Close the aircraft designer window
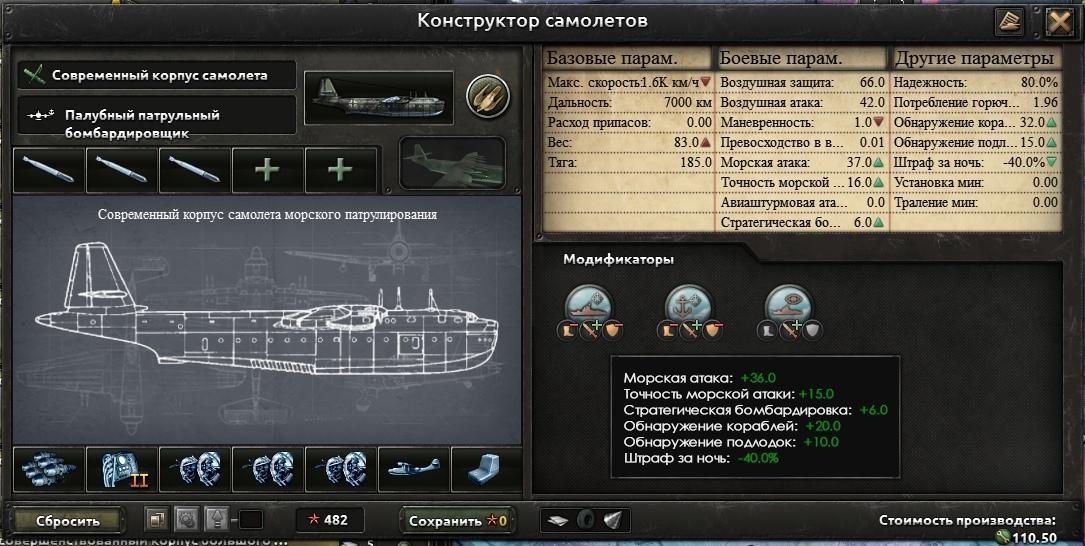Viewport: 1085px width, 546px height. pos(1059,22)
